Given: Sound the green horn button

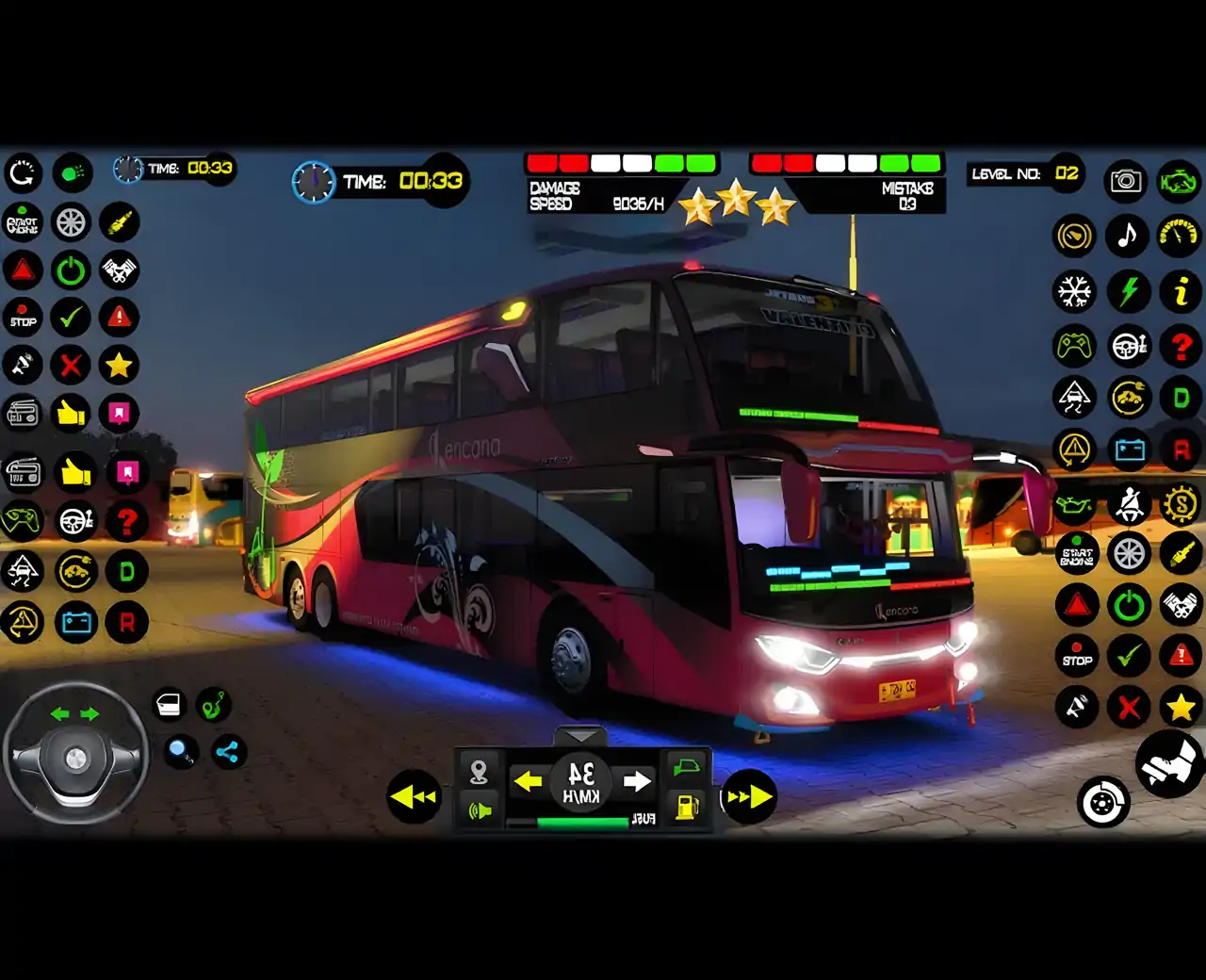Looking at the screenshot, I should click(479, 809).
